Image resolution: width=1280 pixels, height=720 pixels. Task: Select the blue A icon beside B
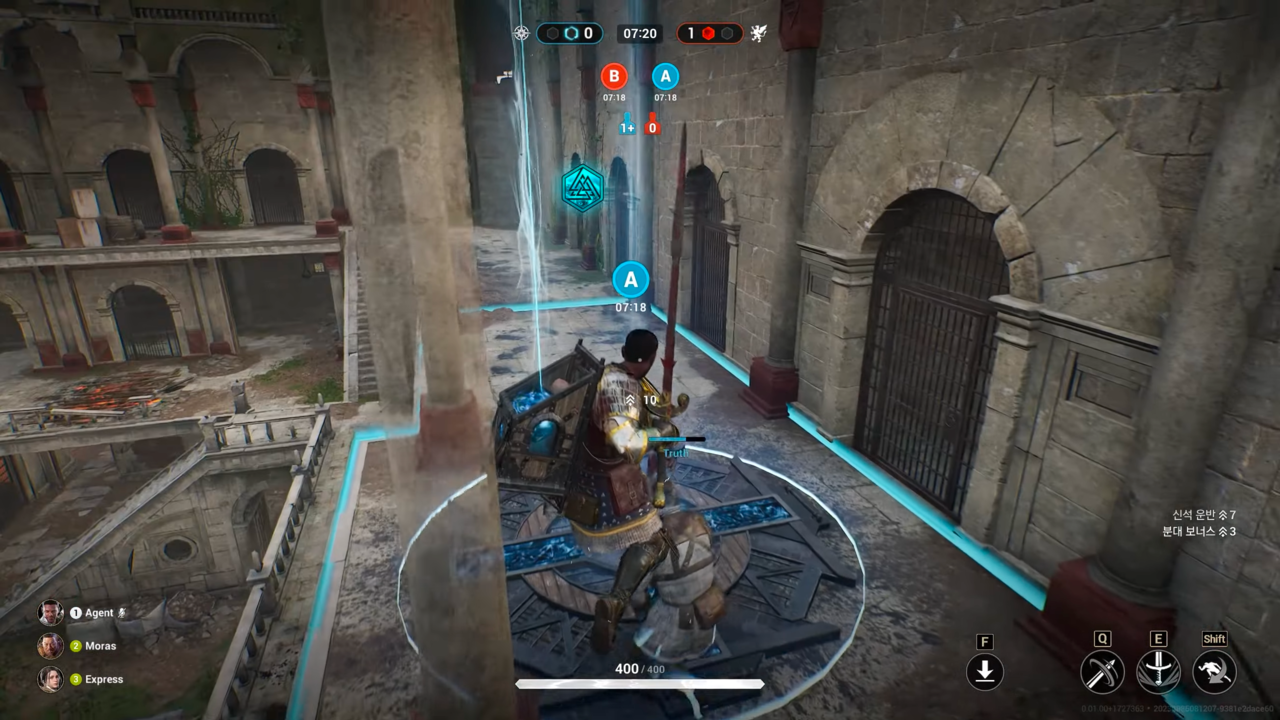point(665,76)
